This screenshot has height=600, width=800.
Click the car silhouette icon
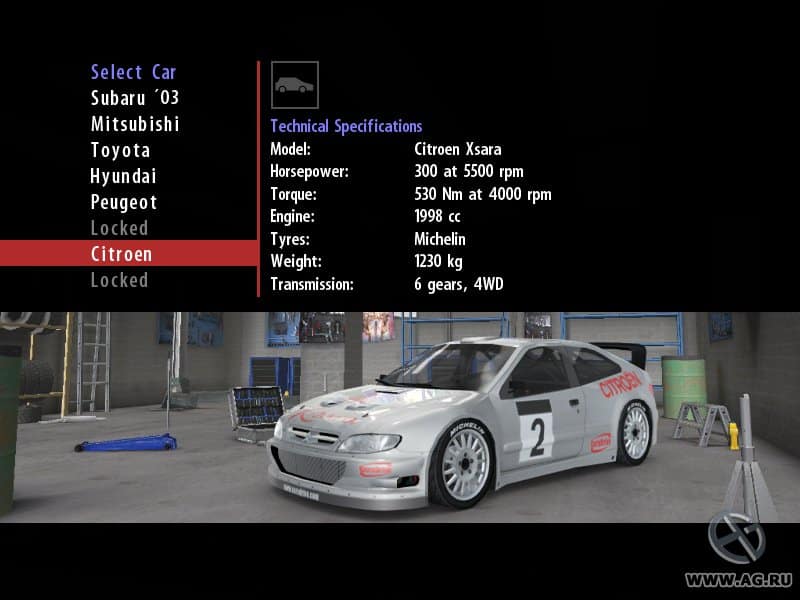pos(295,85)
